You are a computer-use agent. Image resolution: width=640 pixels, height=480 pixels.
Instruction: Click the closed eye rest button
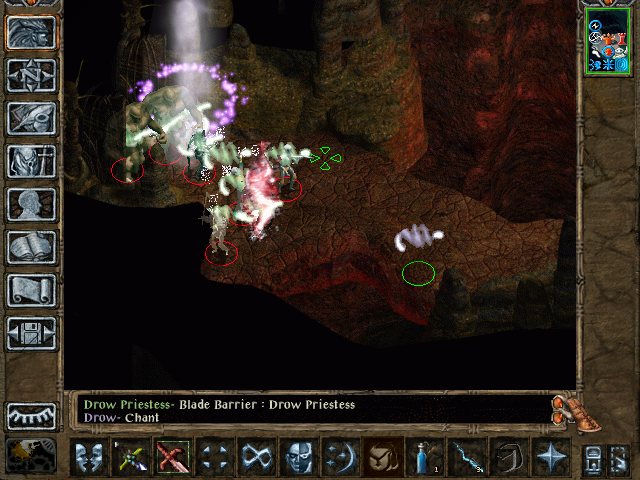coord(30,416)
